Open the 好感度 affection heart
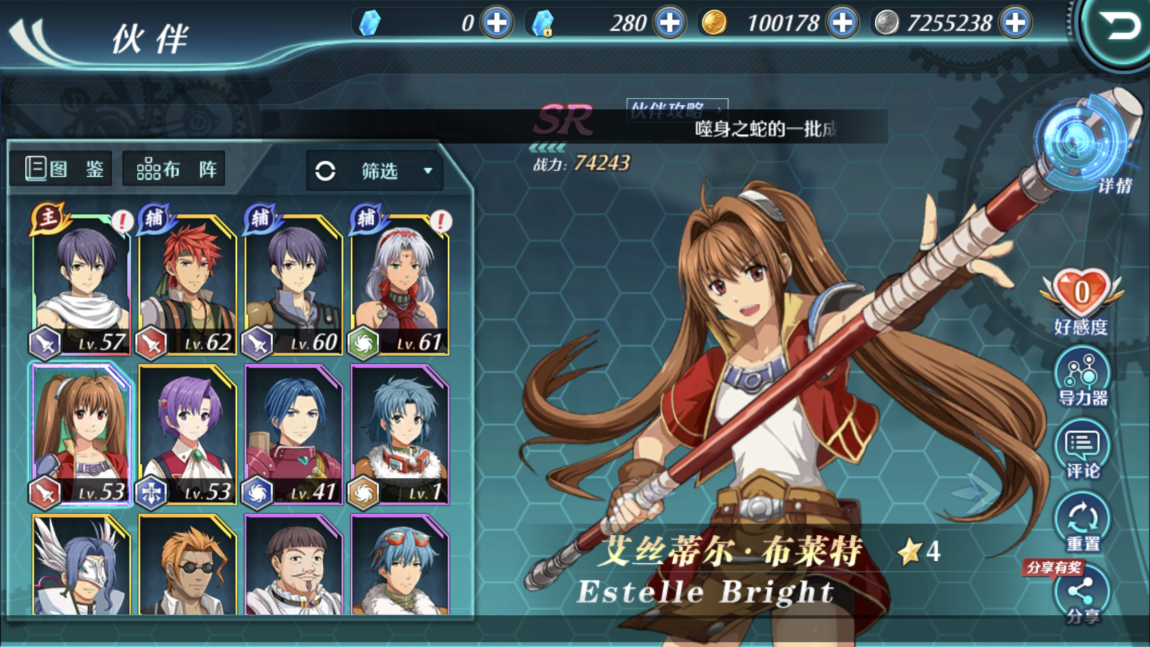Viewport: 1150px width, 647px height. point(1081,300)
